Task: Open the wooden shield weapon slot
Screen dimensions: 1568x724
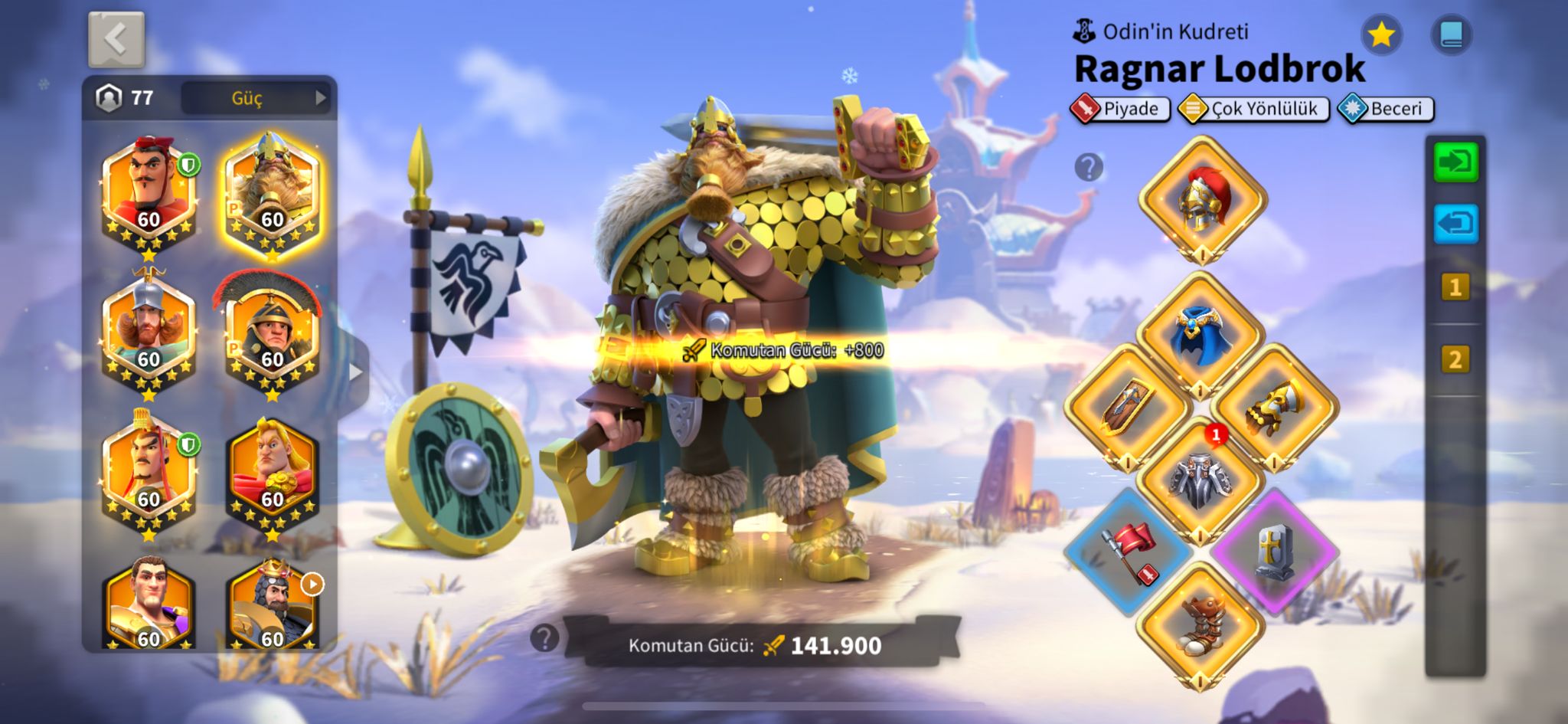Action: (1128, 407)
